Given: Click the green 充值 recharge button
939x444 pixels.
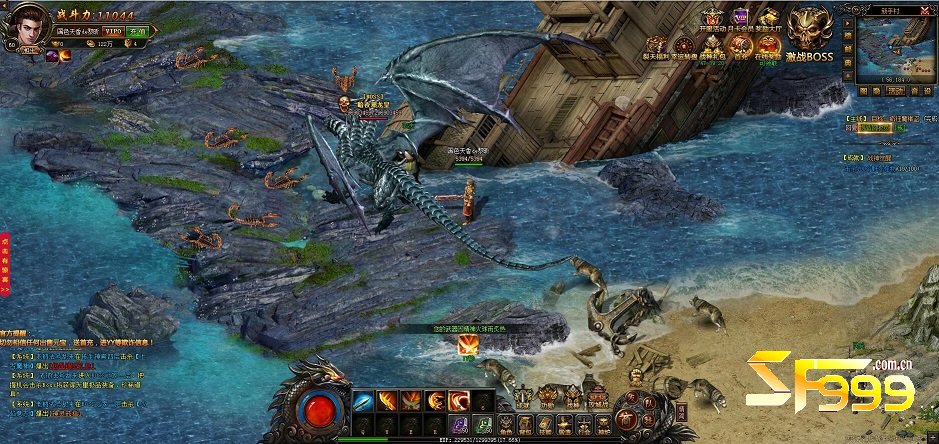Looking at the screenshot, I should (x=138, y=32).
